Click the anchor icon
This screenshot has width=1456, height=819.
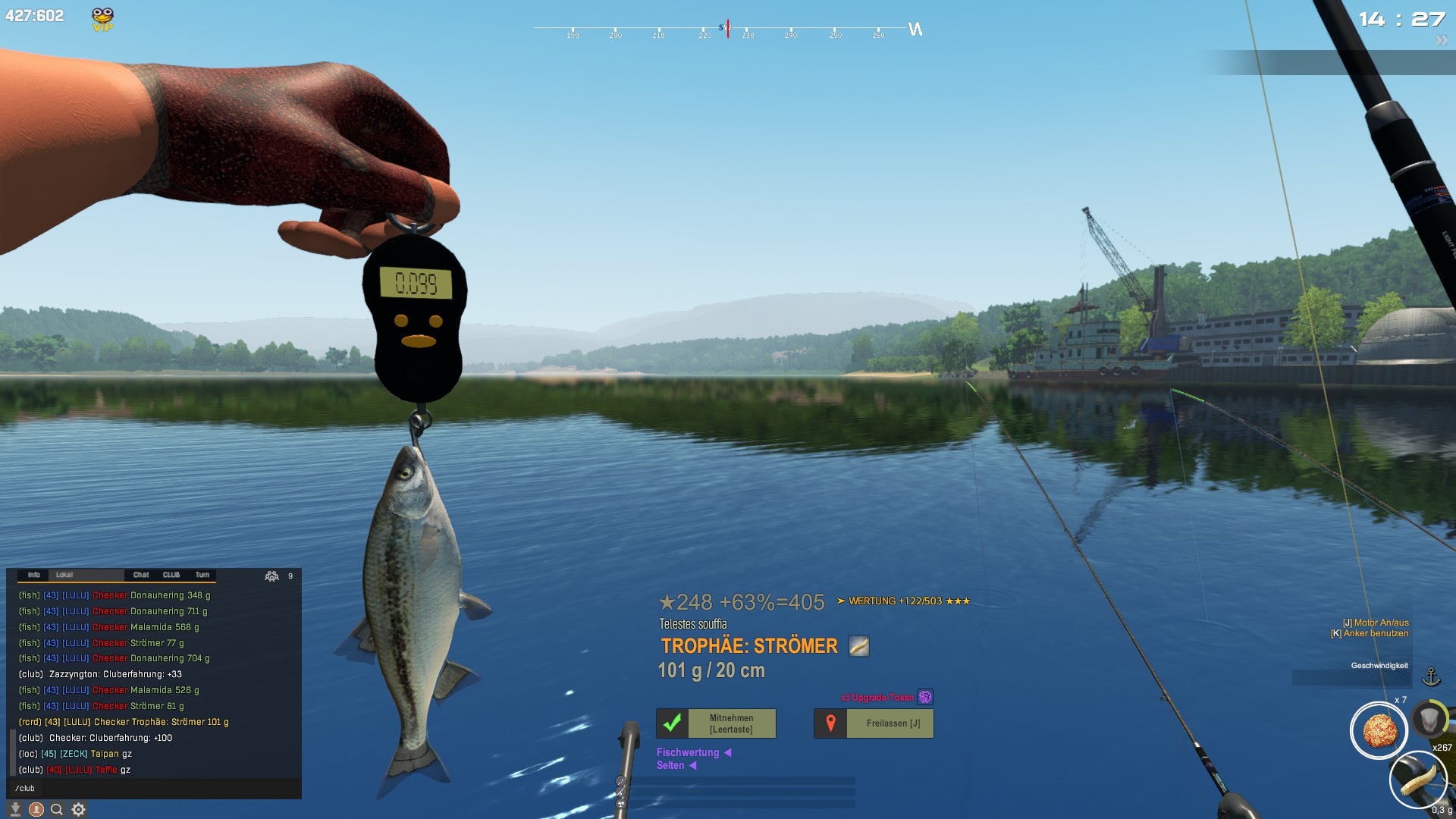click(1431, 676)
